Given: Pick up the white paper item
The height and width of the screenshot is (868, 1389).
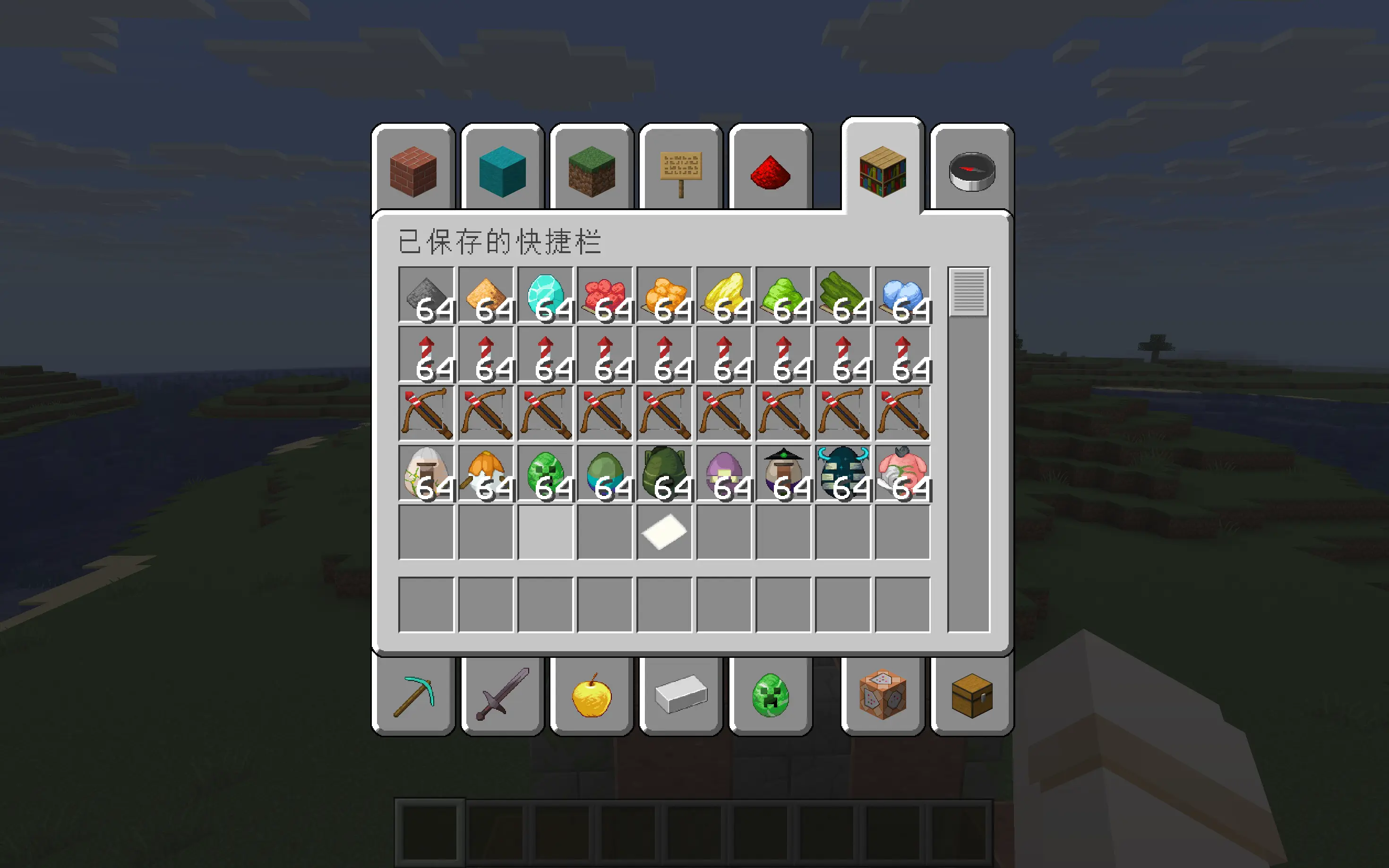Looking at the screenshot, I should 664,532.
